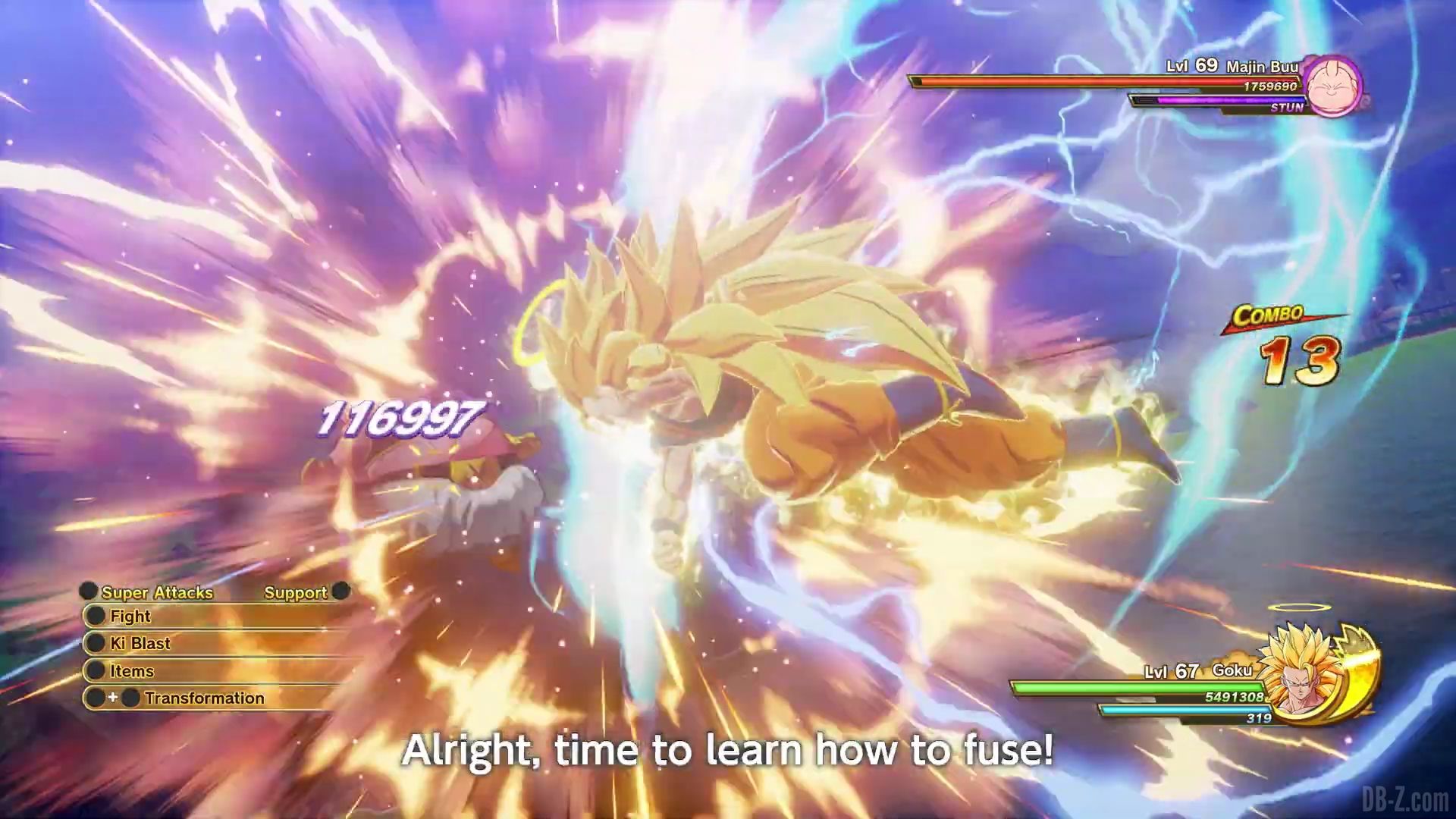
Task: Open the Support palette
Action: tap(296, 592)
